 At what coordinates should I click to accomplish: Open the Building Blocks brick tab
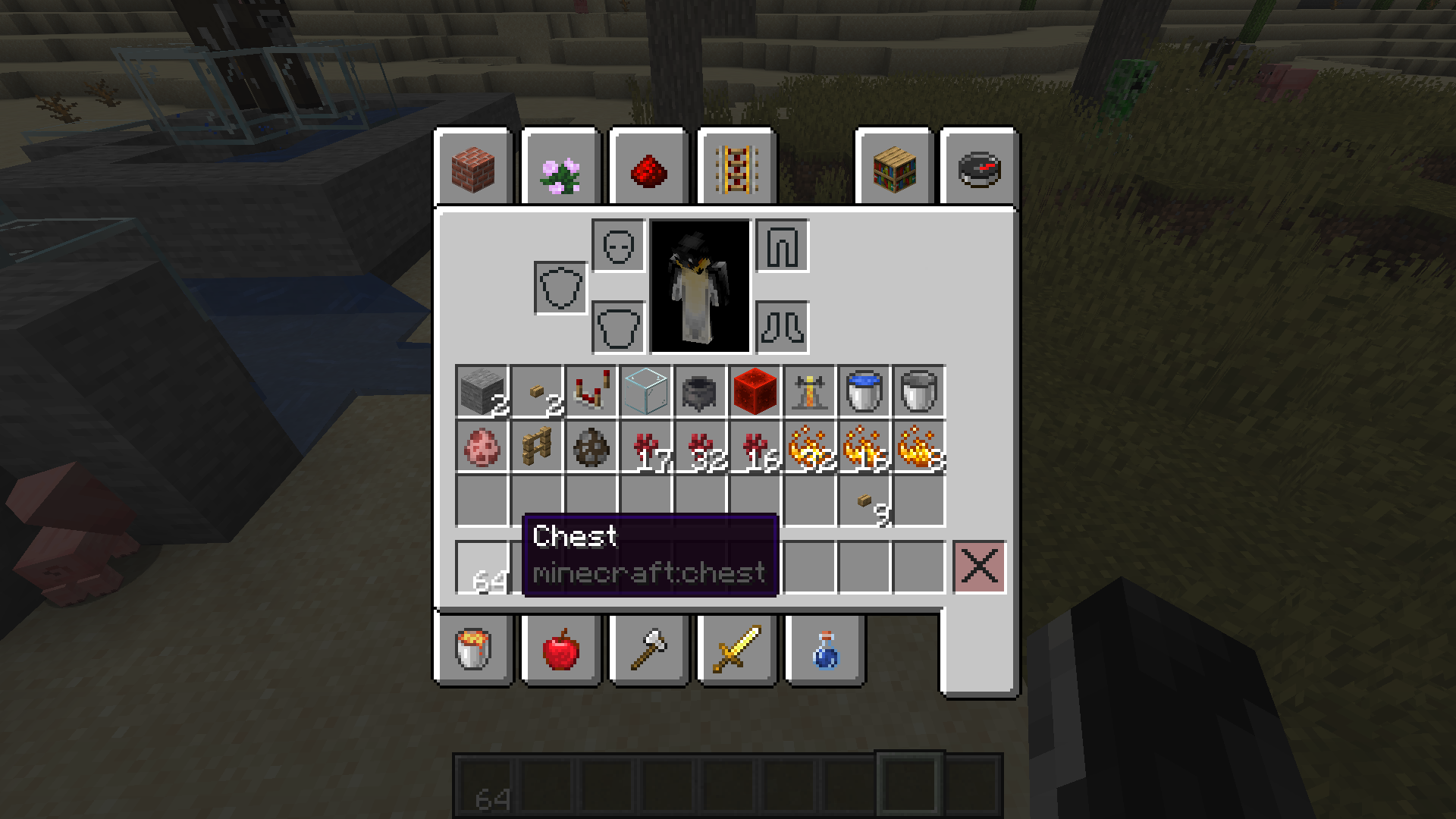[474, 168]
